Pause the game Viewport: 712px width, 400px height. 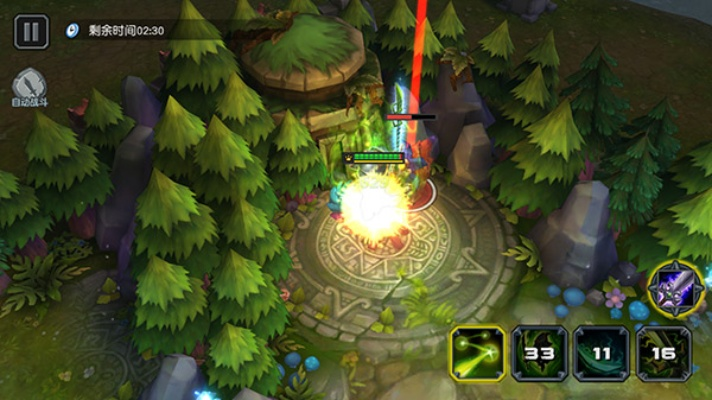coord(31,31)
